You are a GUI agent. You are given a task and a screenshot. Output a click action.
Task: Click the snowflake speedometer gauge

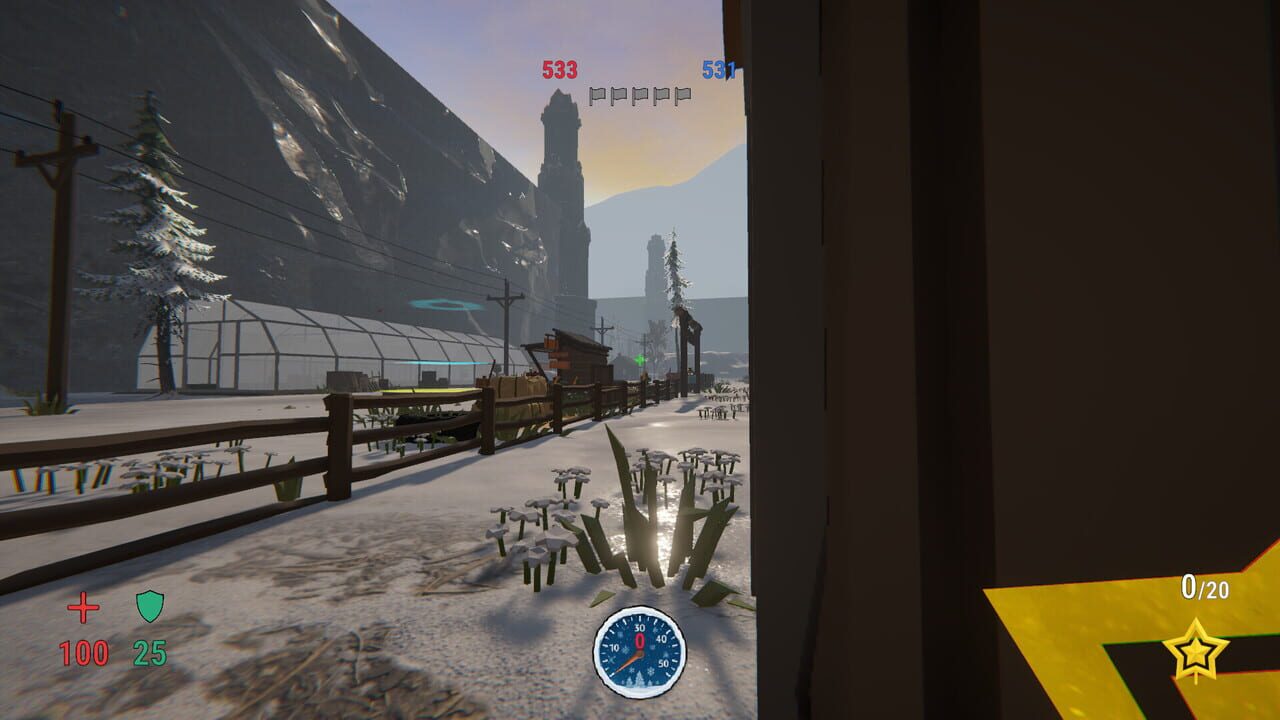pyautogui.click(x=638, y=649)
